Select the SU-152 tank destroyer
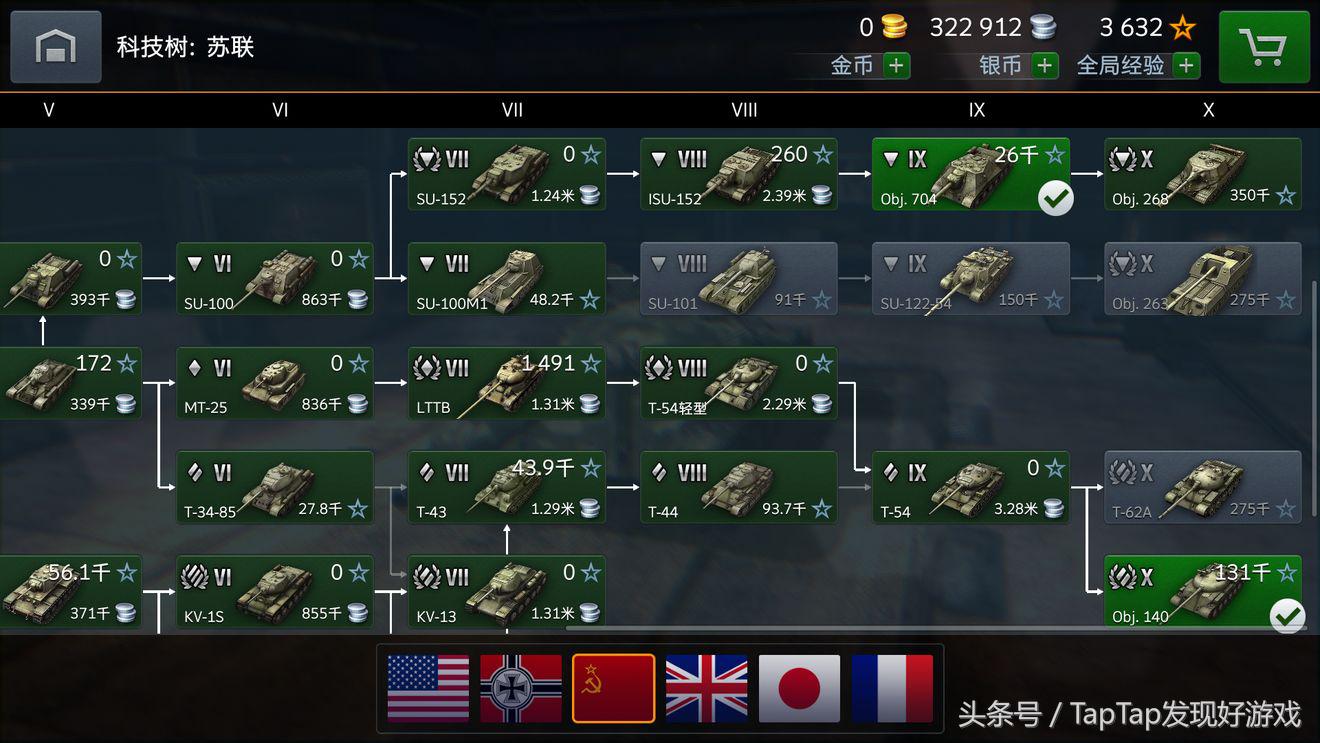This screenshot has width=1320, height=743. 507,175
